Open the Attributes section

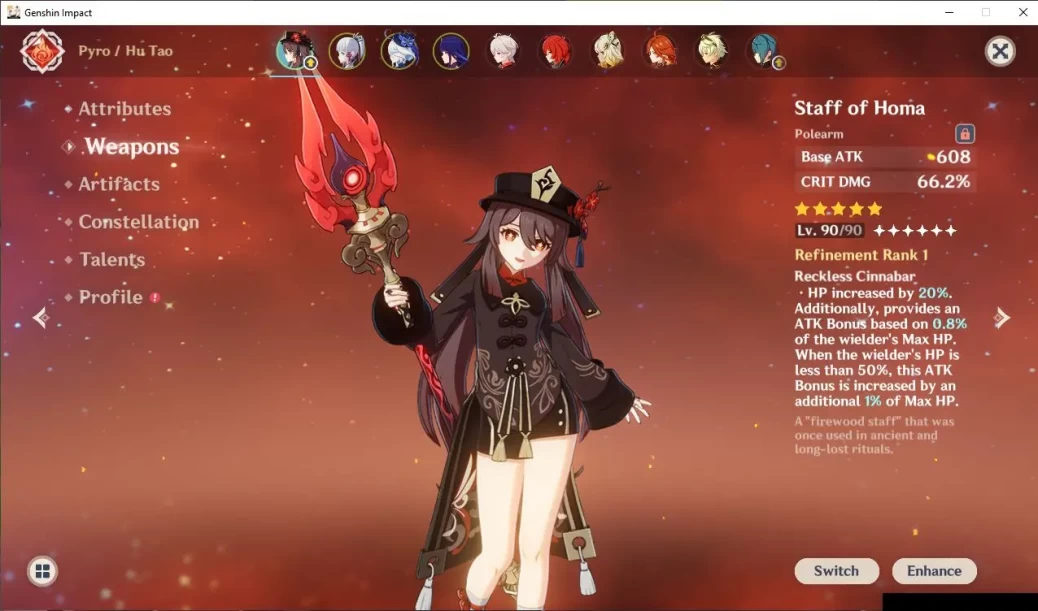pos(124,109)
